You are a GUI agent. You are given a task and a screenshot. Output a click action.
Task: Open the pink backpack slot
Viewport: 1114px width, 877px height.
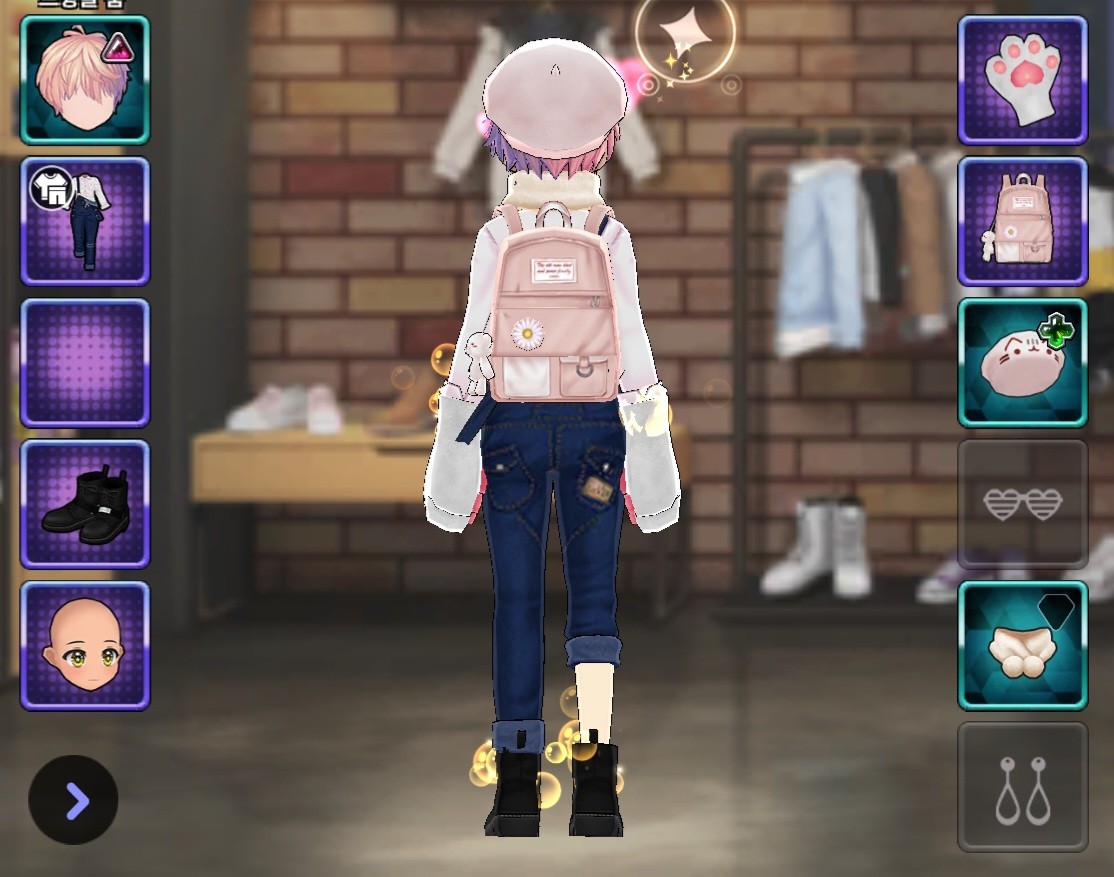[1022, 221]
